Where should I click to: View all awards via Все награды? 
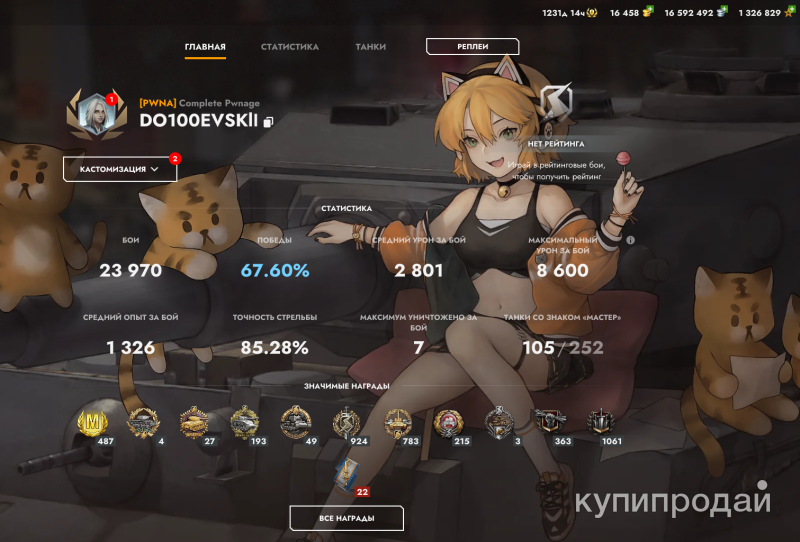pyautogui.click(x=346, y=518)
